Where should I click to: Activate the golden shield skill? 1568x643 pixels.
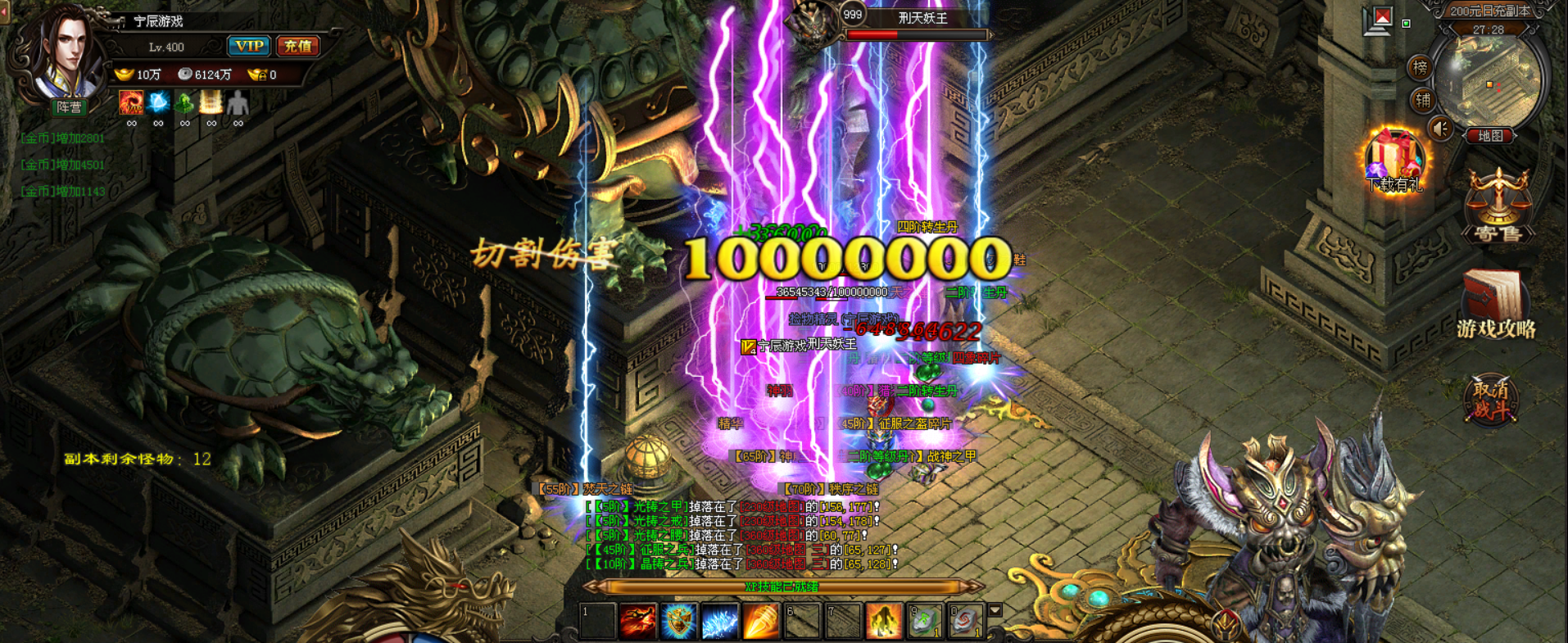[x=678, y=622]
